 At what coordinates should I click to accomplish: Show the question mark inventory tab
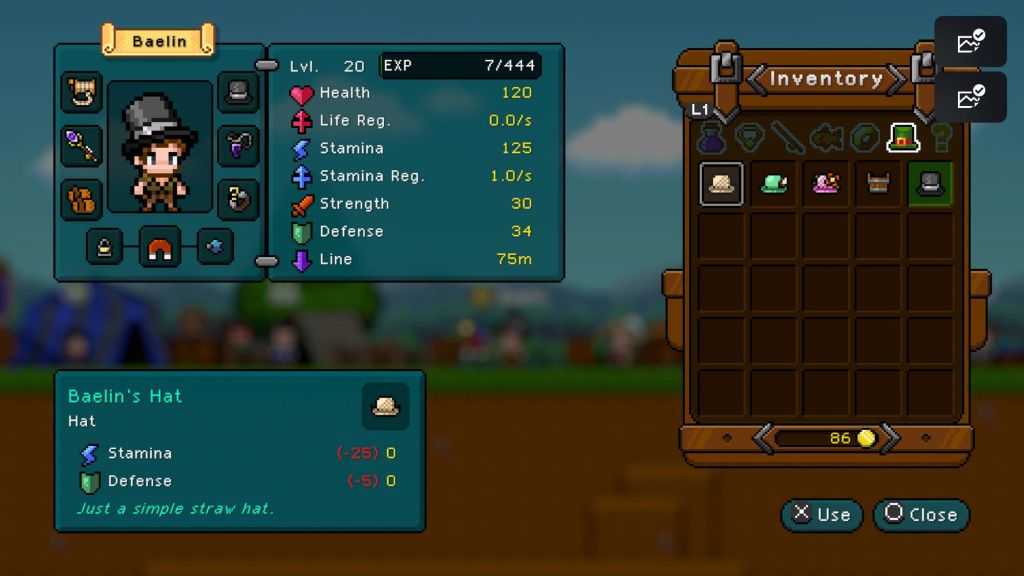(x=941, y=138)
